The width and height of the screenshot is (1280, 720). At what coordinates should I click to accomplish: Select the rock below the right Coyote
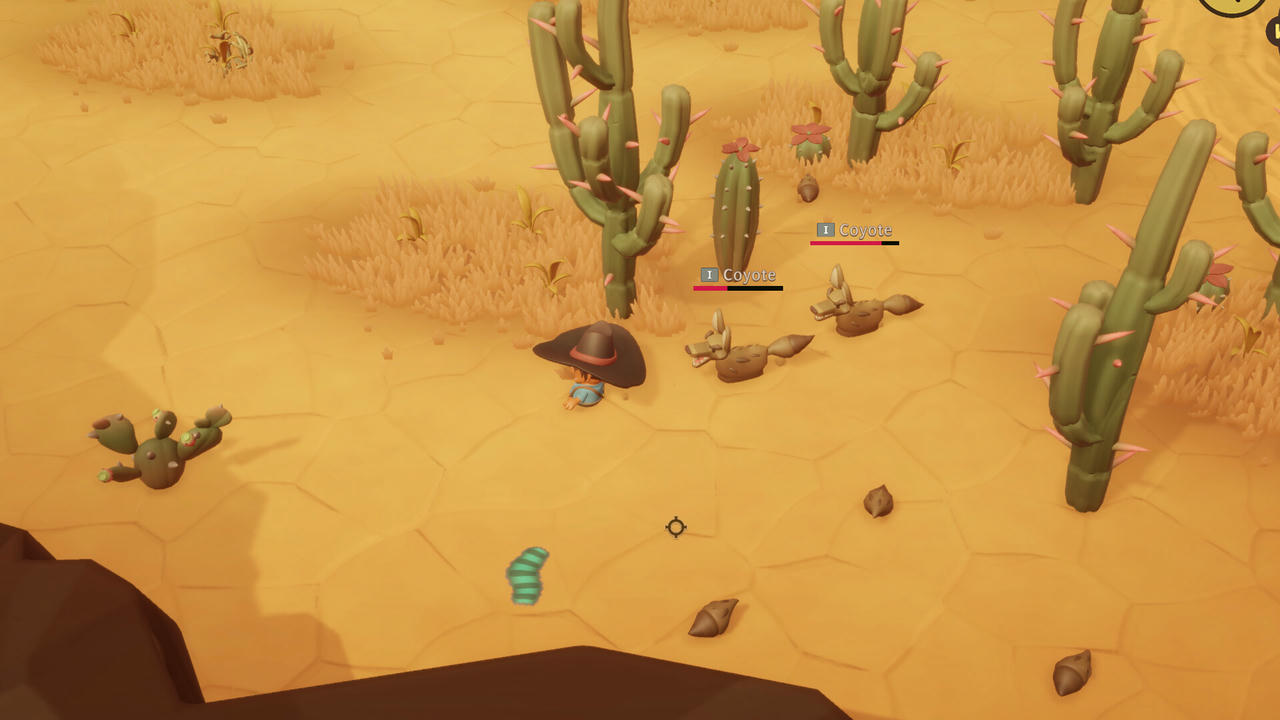[876, 500]
